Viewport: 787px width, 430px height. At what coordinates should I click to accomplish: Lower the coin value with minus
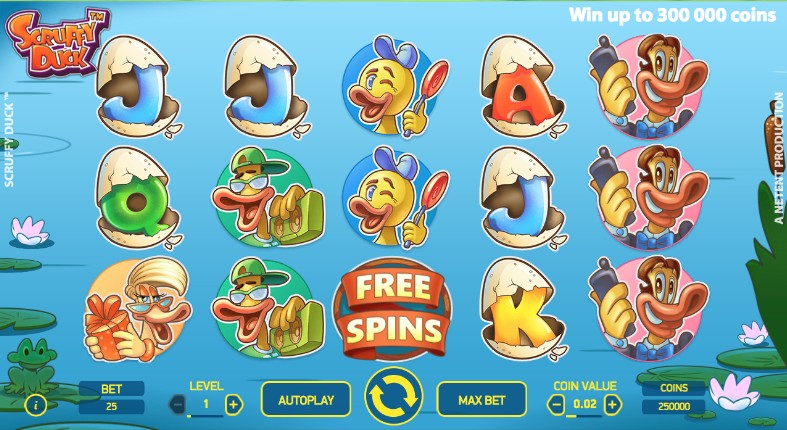558,404
